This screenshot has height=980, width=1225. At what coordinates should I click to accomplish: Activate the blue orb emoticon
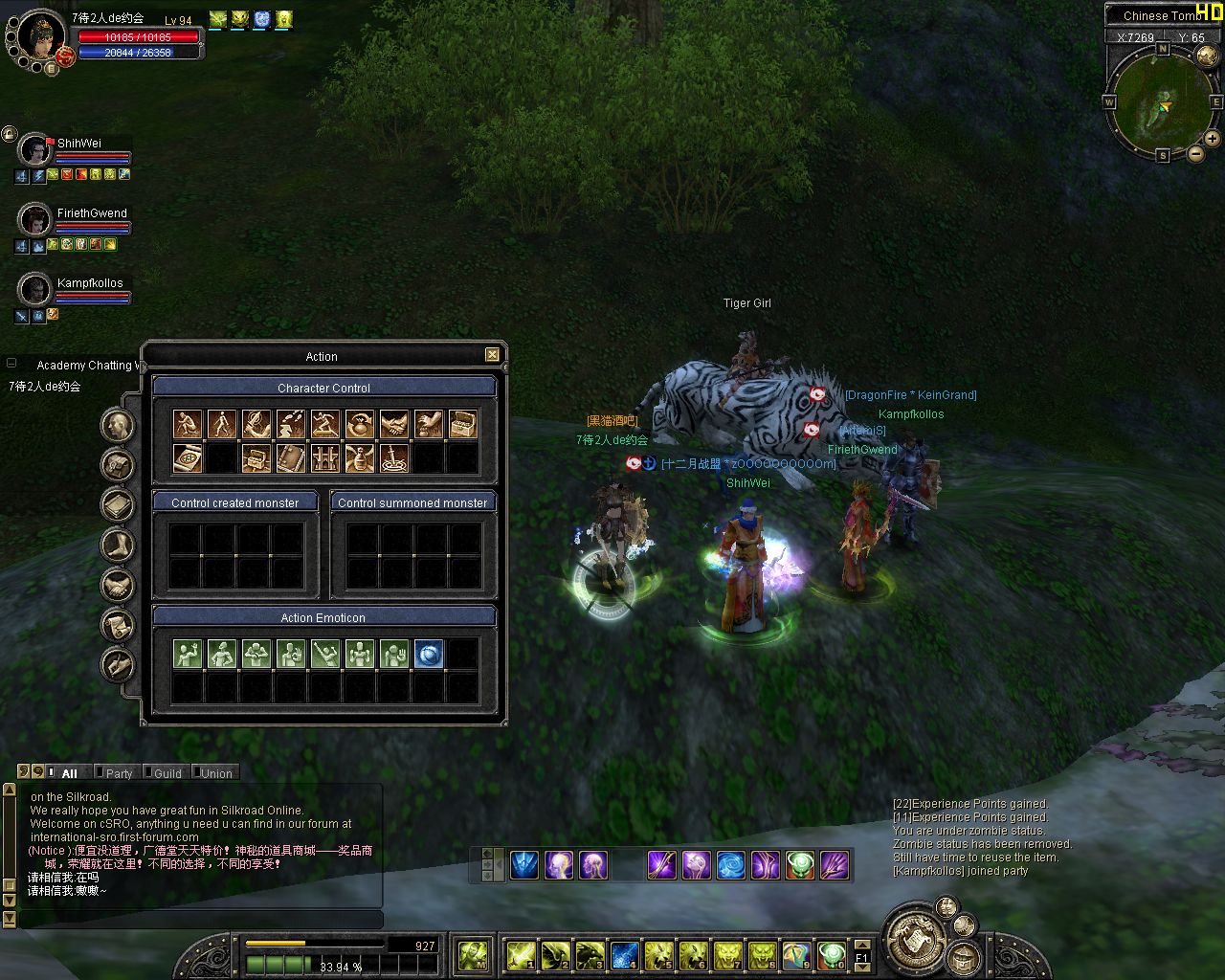tap(429, 654)
